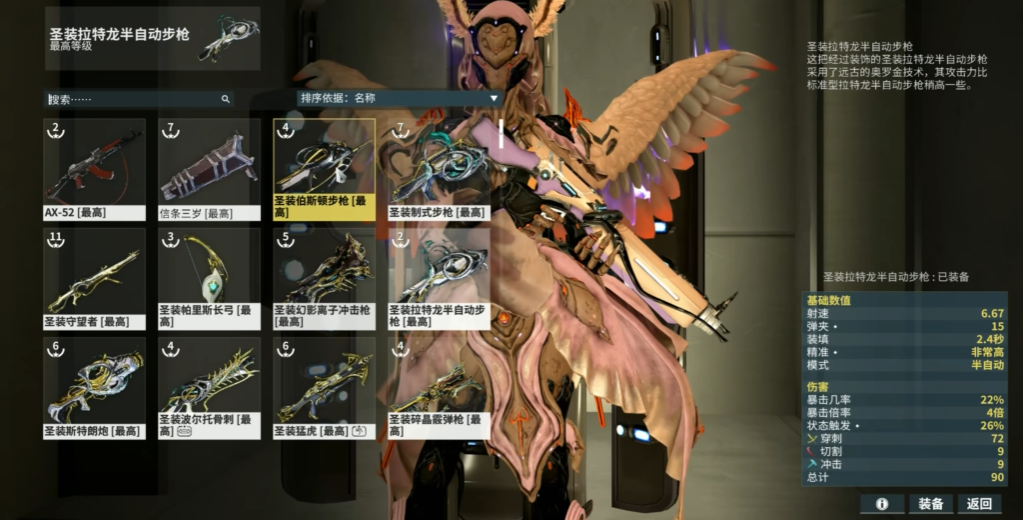The width and height of the screenshot is (1023, 520).
Task: Pick the 圣装制式步枪 weapon tile
Action: tap(439, 168)
